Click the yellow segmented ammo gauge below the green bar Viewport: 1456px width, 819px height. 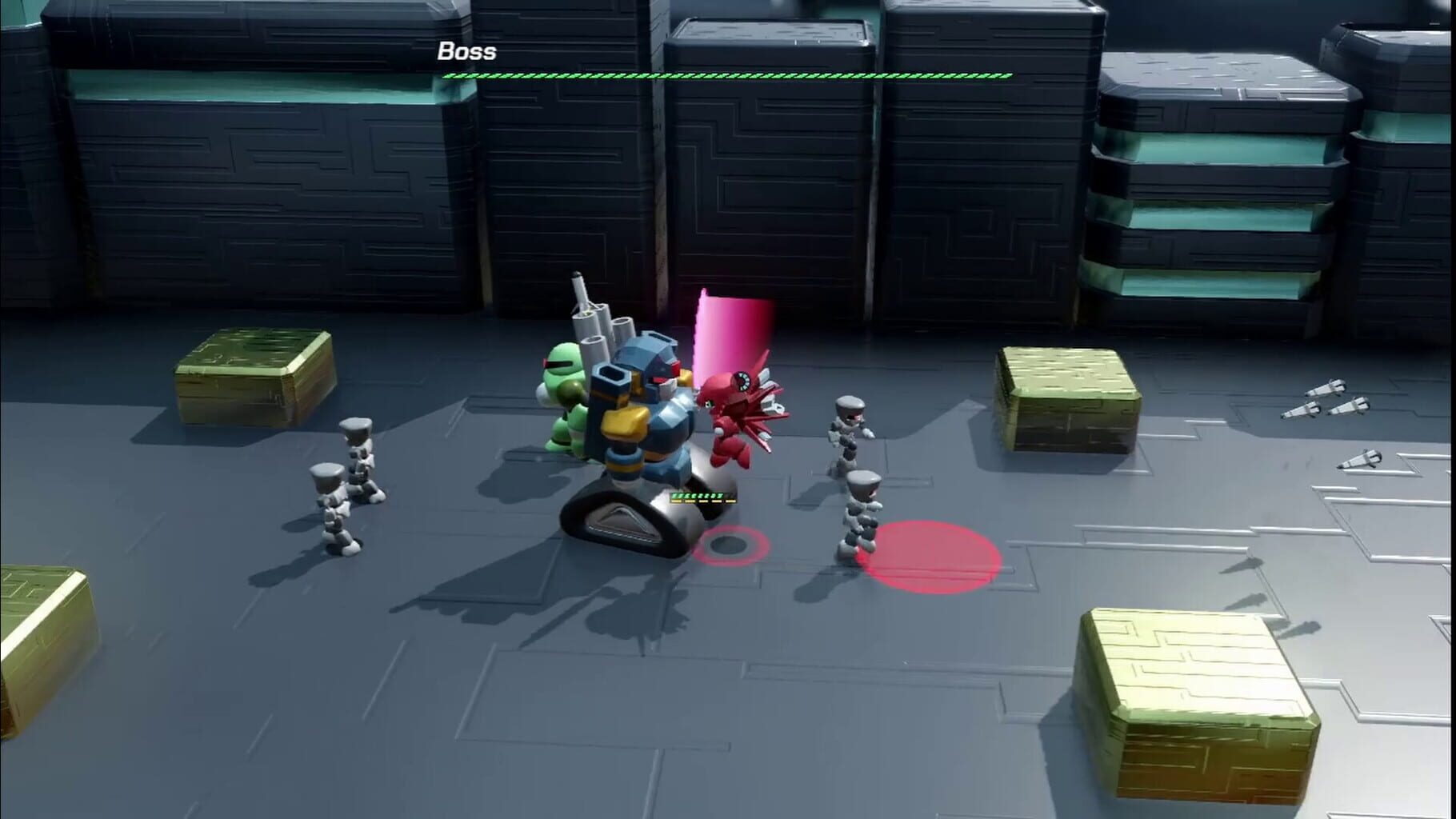(704, 501)
